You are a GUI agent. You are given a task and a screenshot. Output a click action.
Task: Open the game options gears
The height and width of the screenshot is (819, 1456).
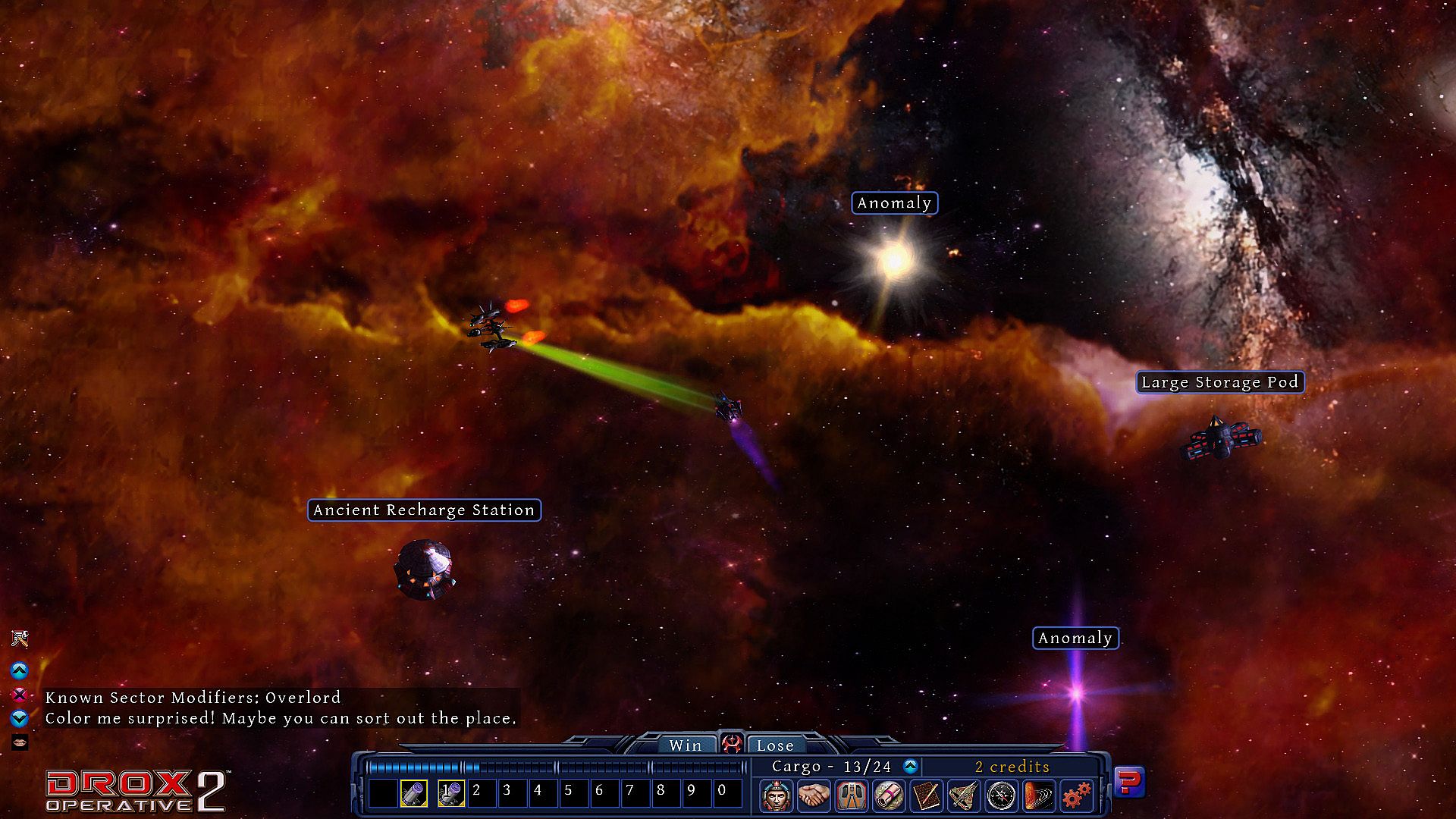(x=1076, y=795)
